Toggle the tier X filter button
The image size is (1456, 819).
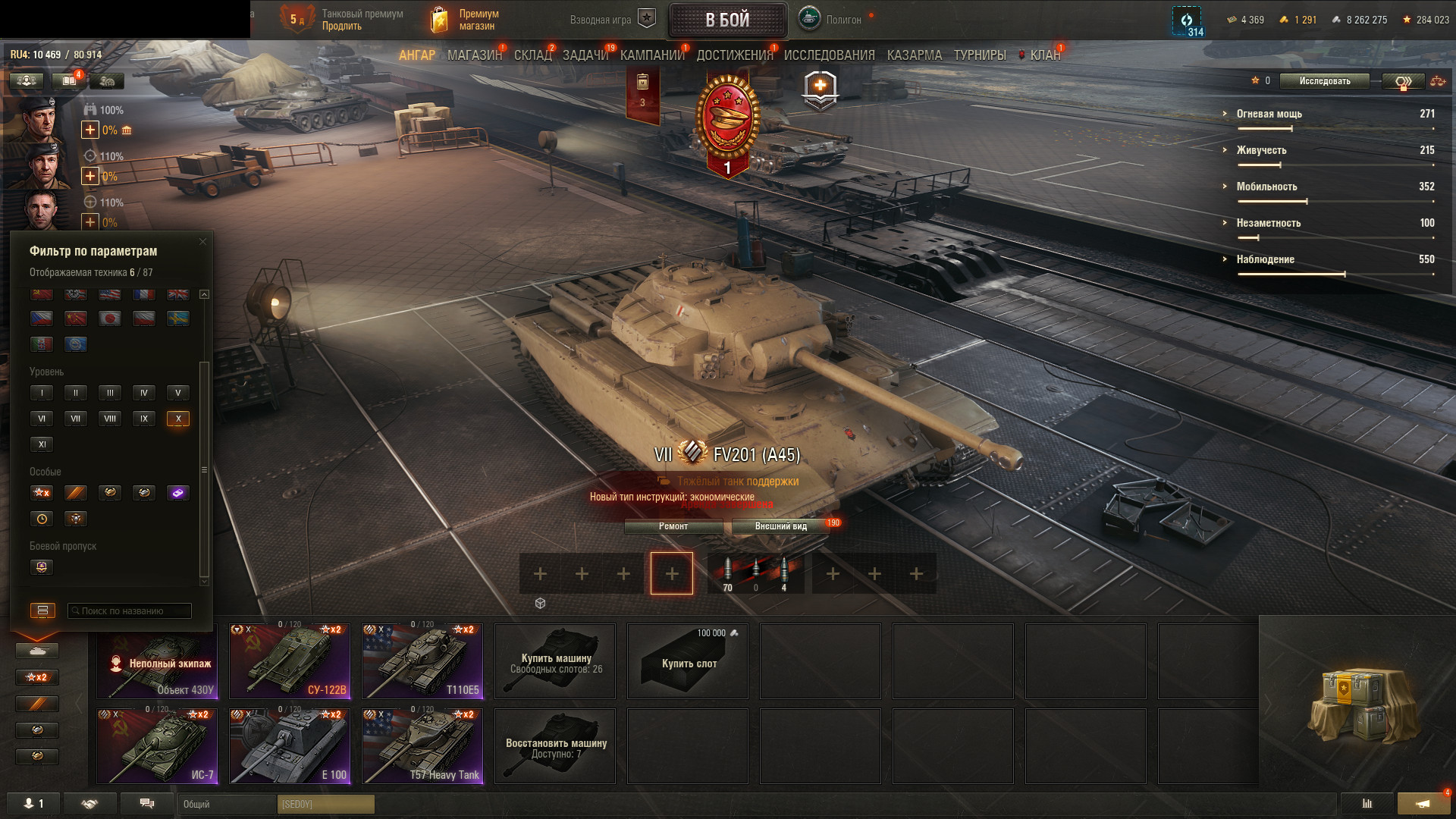pyautogui.click(x=178, y=419)
